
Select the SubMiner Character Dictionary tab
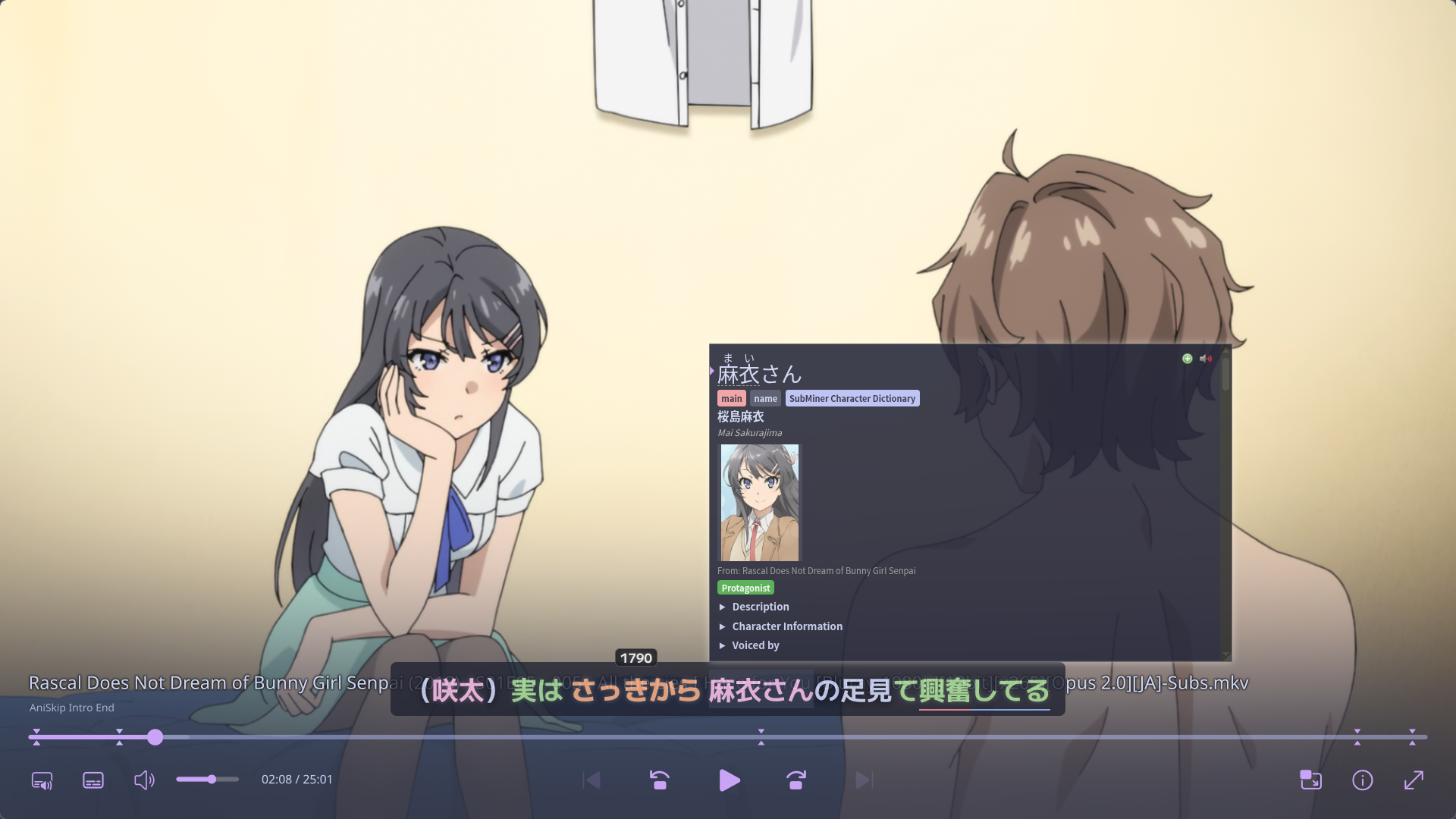[852, 398]
